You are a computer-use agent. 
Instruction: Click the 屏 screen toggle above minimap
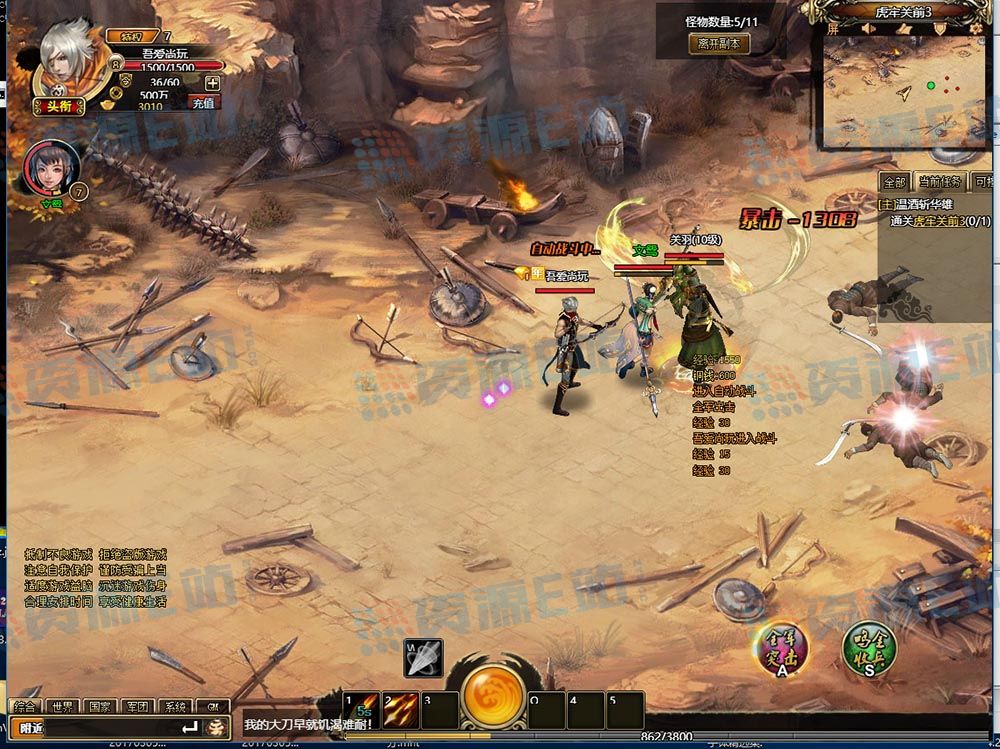pyautogui.click(x=832, y=29)
